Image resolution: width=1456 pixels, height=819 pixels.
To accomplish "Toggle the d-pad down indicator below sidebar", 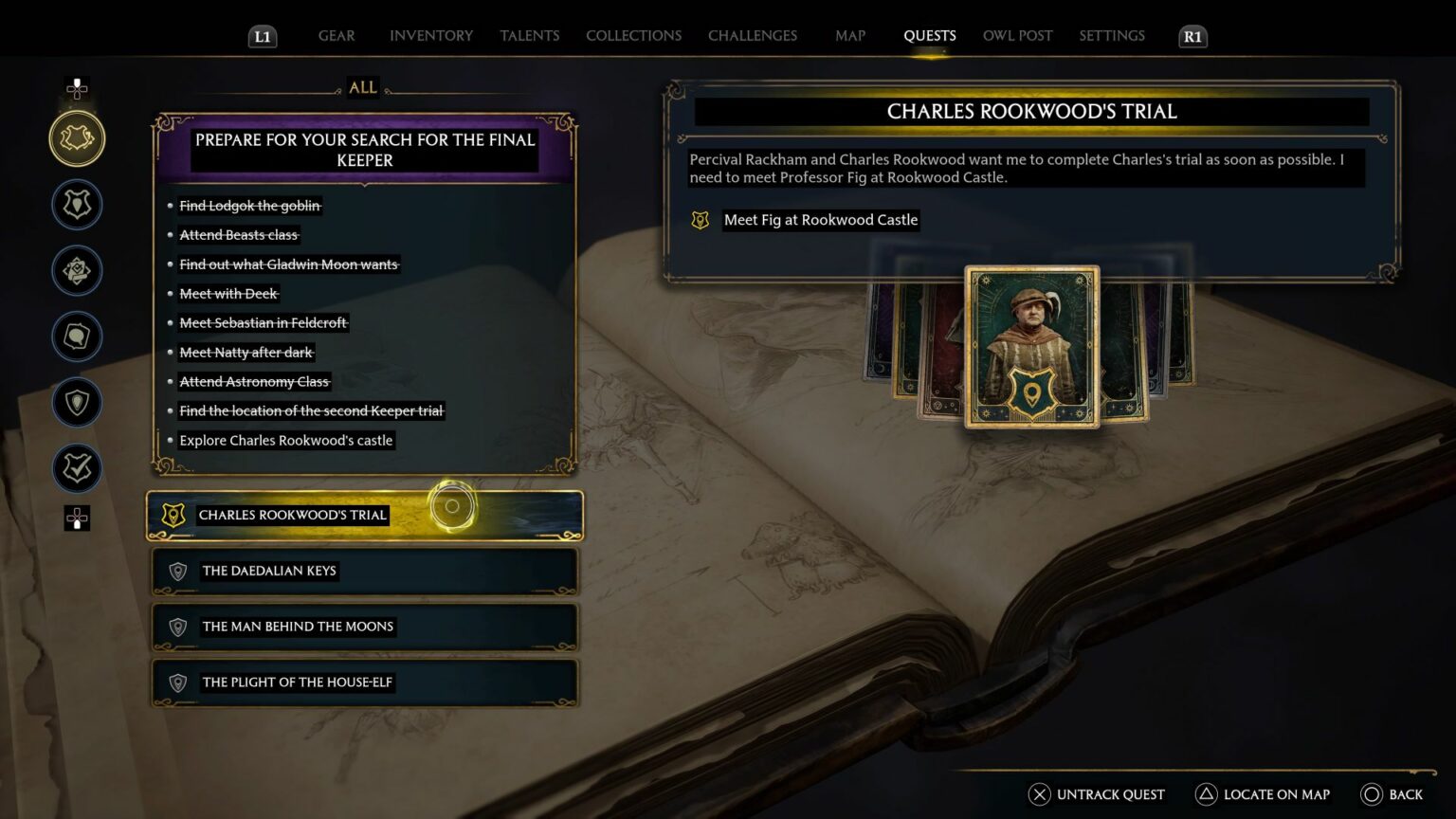I will pos(77,519).
